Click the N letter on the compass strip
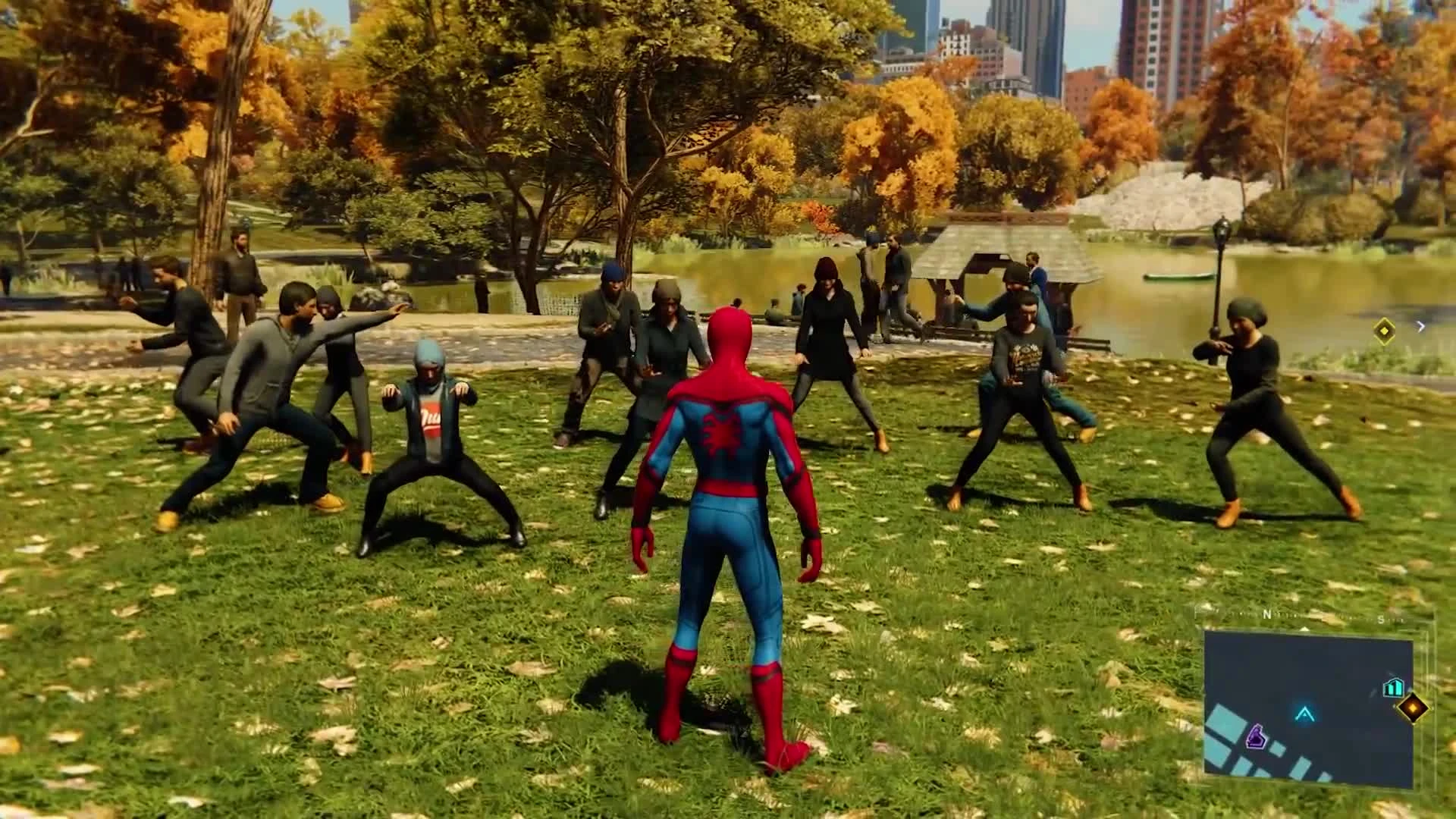 pos(1267,614)
